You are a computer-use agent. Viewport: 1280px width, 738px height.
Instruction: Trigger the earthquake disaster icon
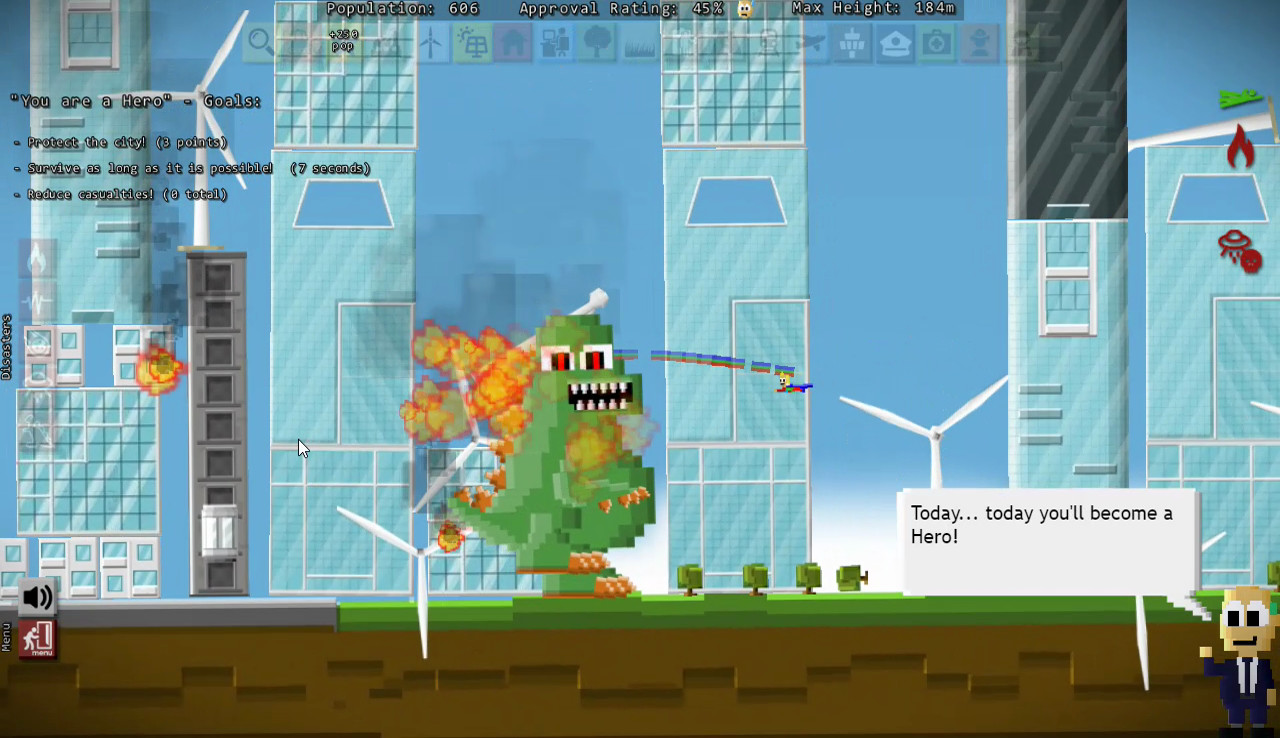coord(35,298)
